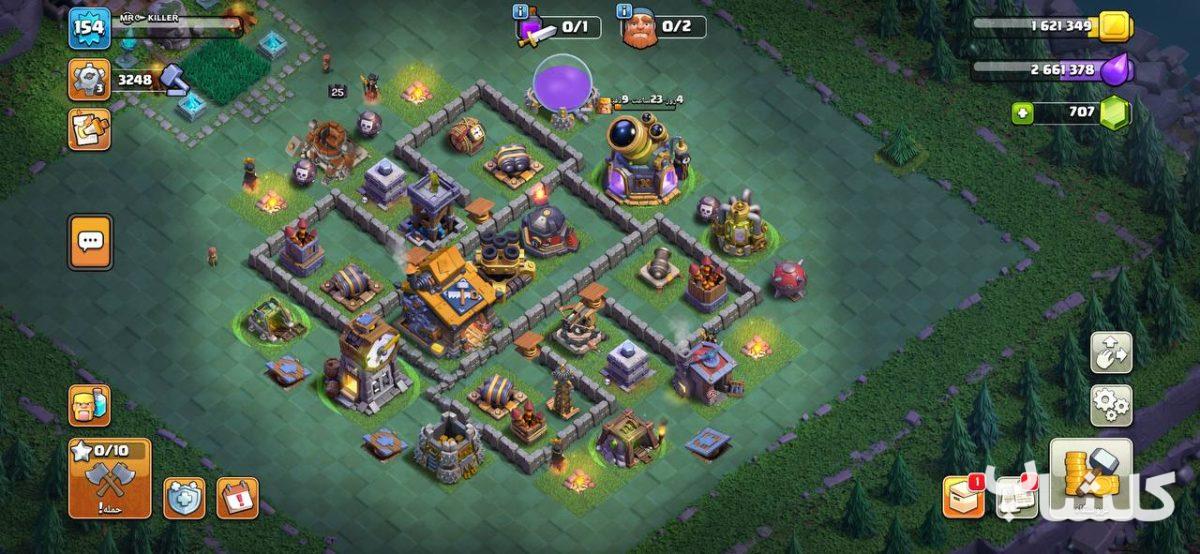Start an attack with the crossed-axes button
The height and width of the screenshot is (554, 1200).
110,479
